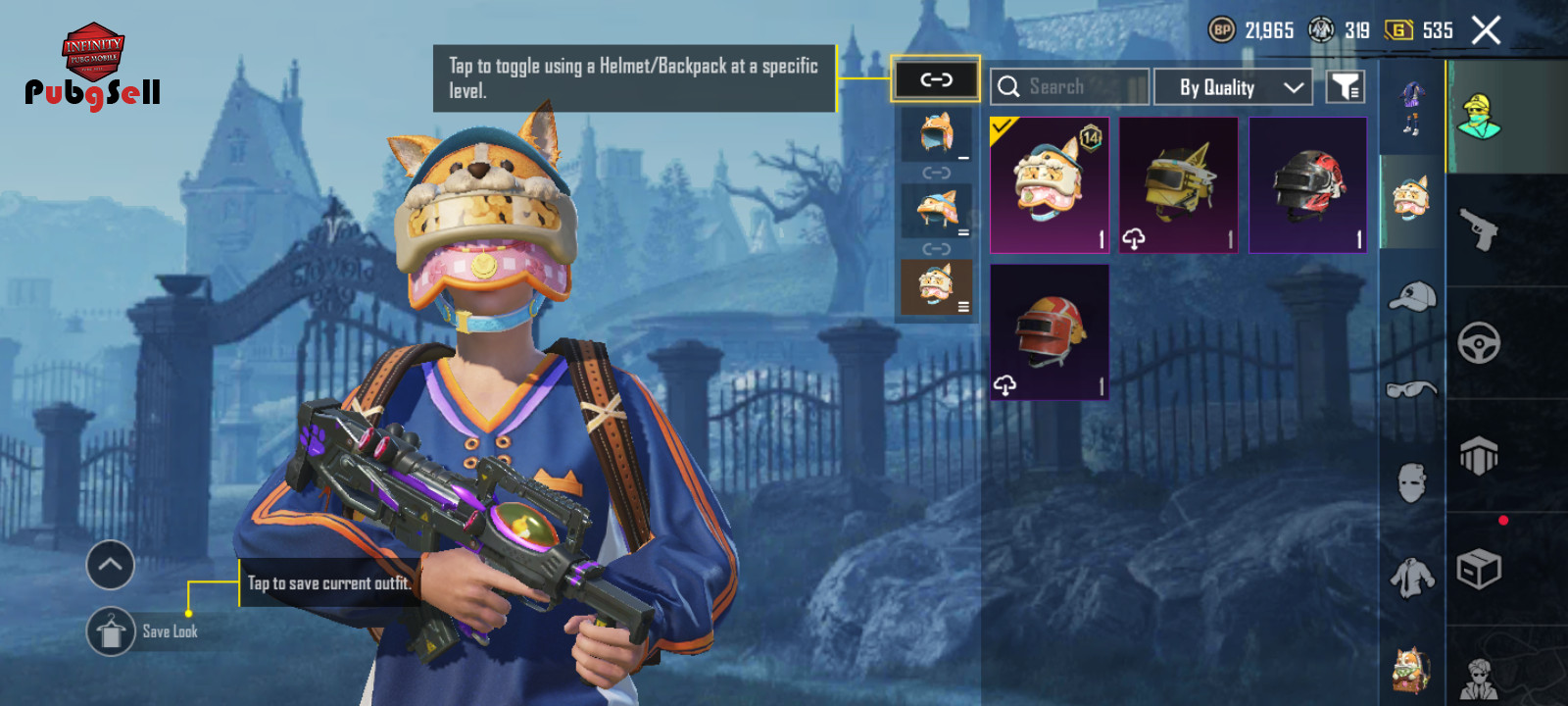
Task: Select the level 3 helmet slot
Action: click(937, 287)
